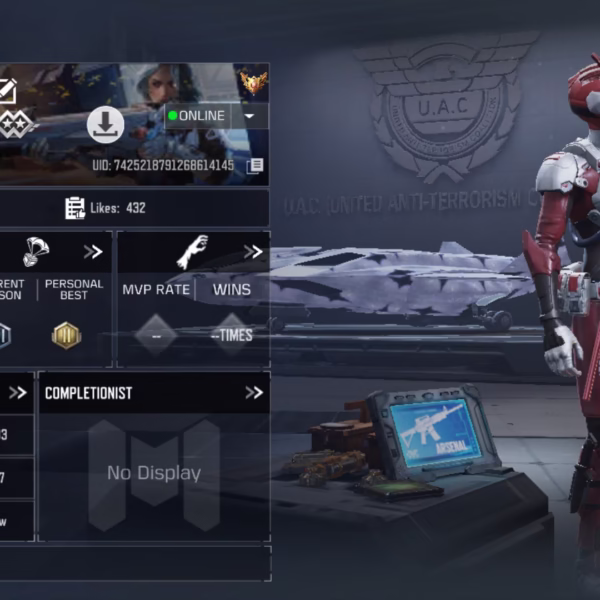
Task: Expand the zombie hand stats panel
Action: click(253, 252)
